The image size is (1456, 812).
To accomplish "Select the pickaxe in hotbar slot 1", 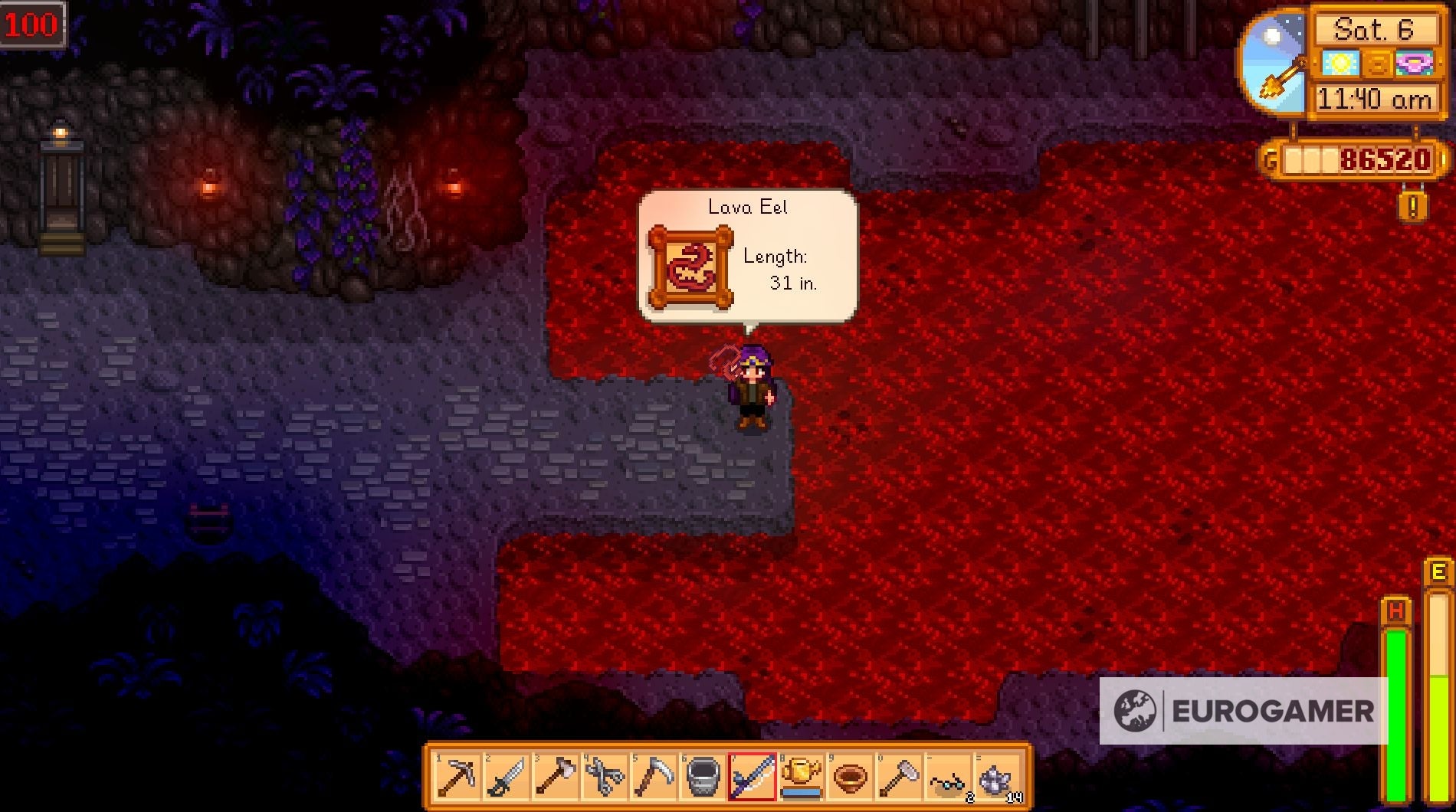I will coord(458,776).
